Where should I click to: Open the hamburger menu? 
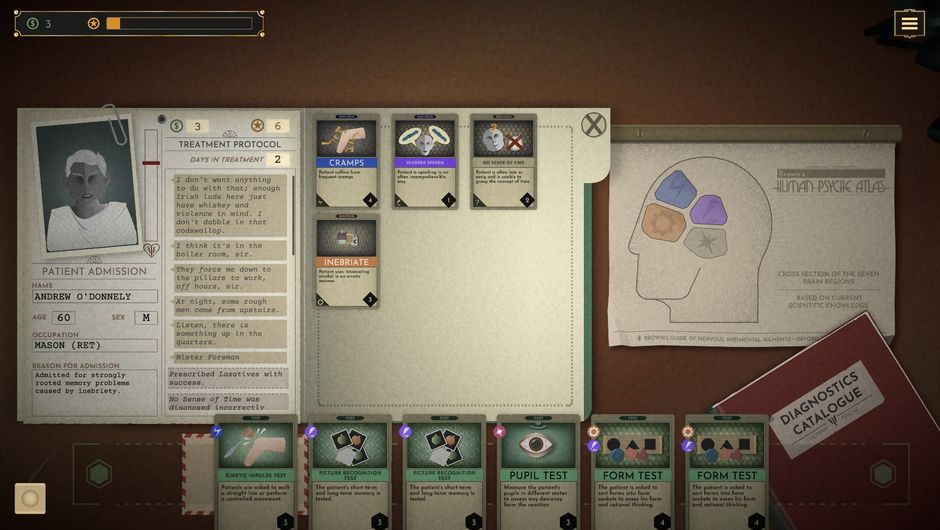[909, 23]
